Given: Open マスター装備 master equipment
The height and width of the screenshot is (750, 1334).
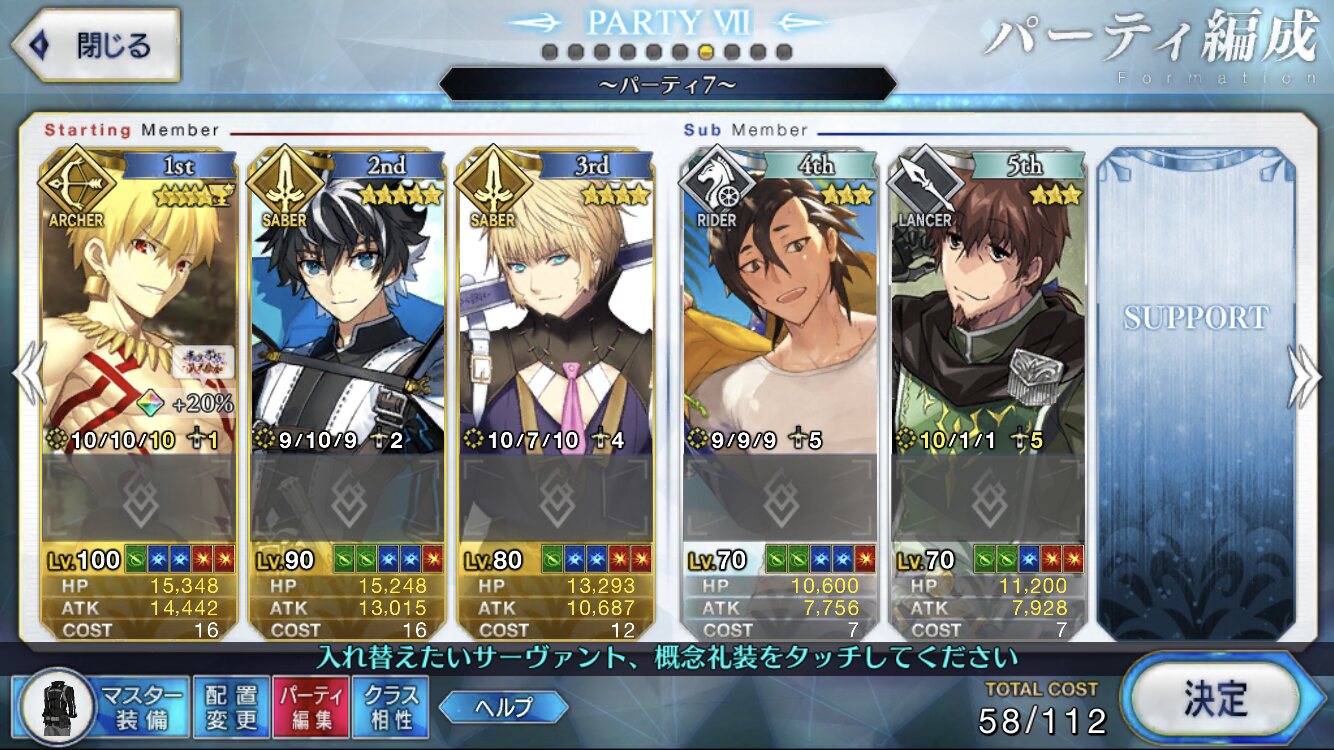Looking at the screenshot, I should click(102, 706).
